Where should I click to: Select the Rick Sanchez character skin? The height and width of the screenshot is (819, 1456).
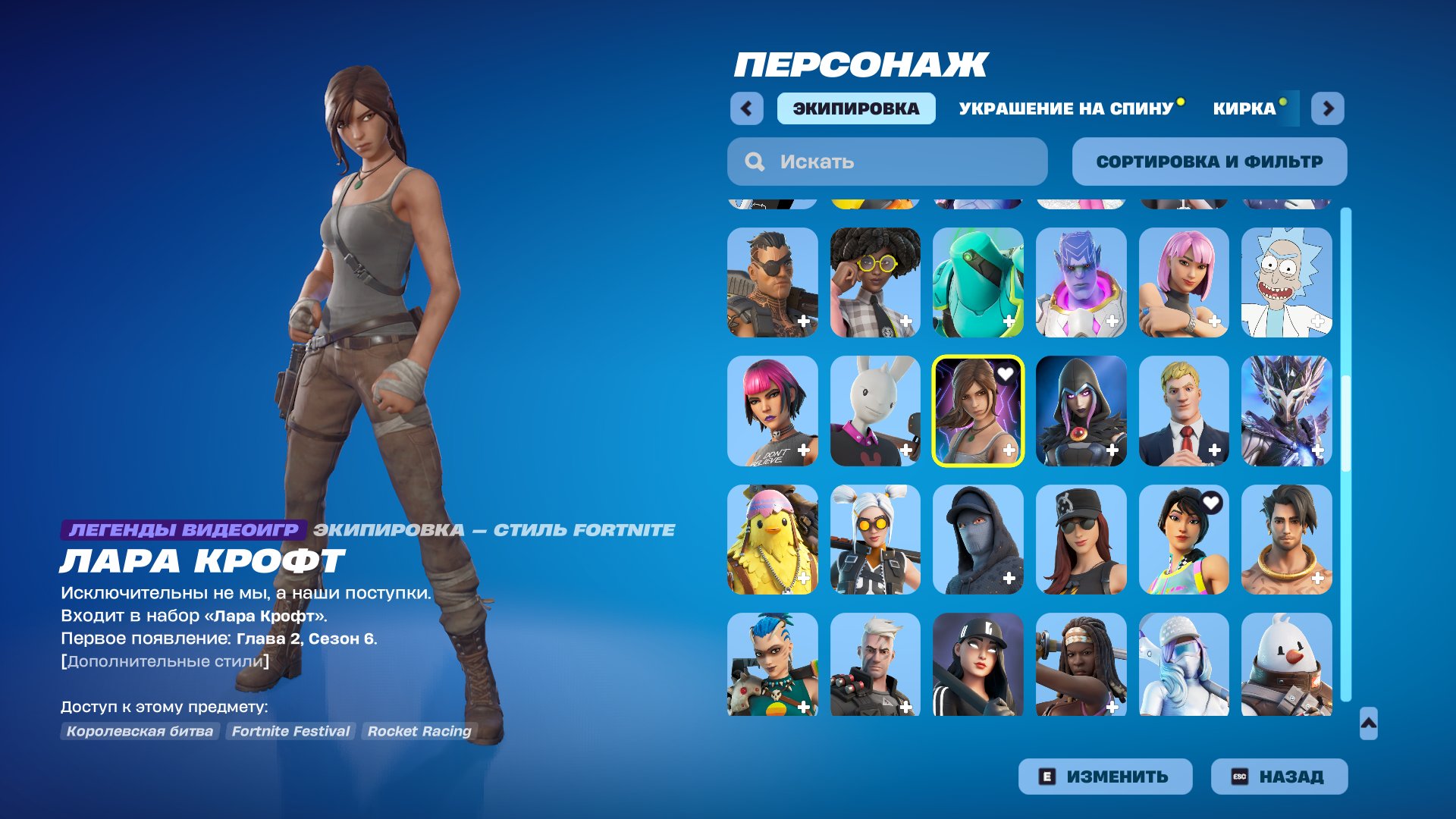pos(1287,283)
